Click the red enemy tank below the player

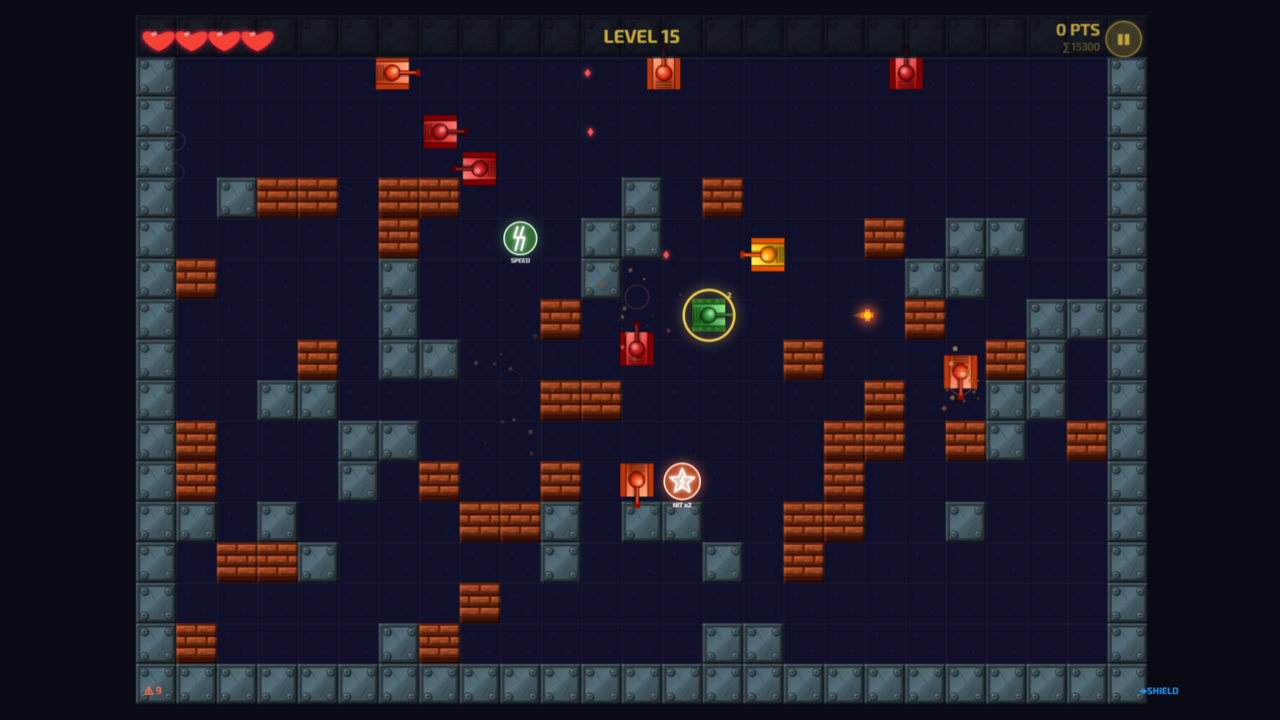pyautogui.click(x=638, y=348)
